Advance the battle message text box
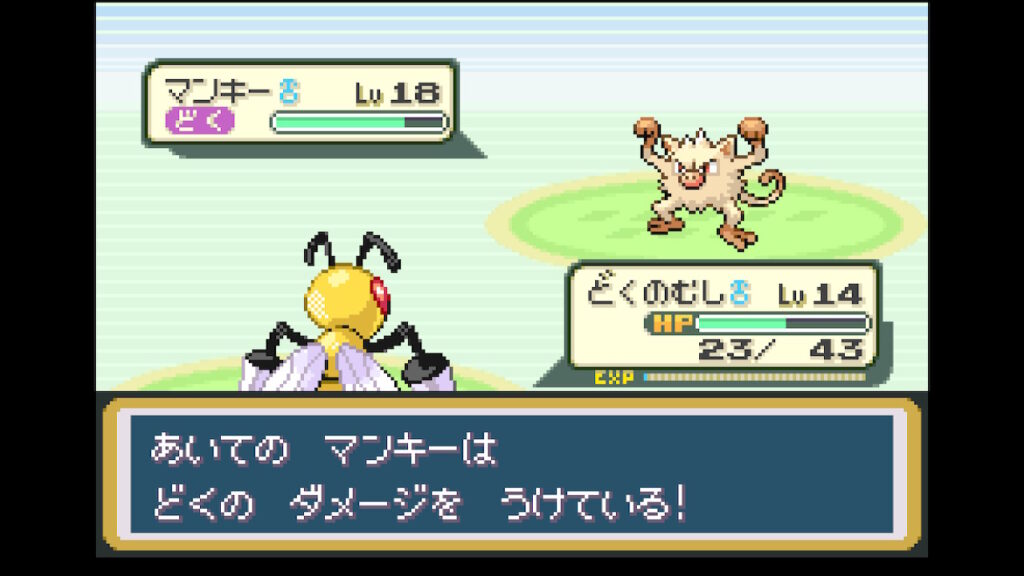The height and width of the screenshot is (576, 1024). (511, 473)
